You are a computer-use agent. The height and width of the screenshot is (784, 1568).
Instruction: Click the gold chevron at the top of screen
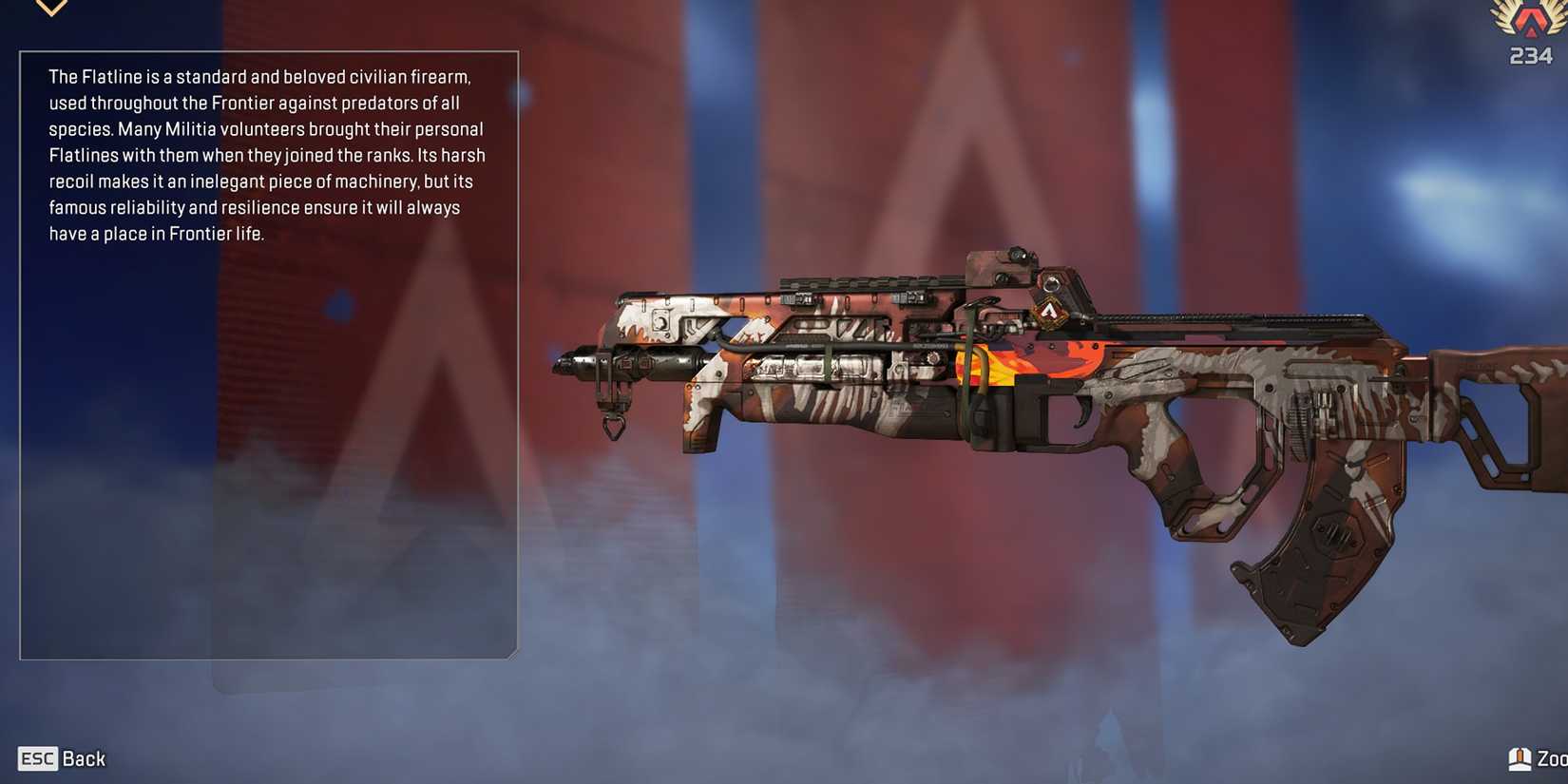click(x=49, y=8)
